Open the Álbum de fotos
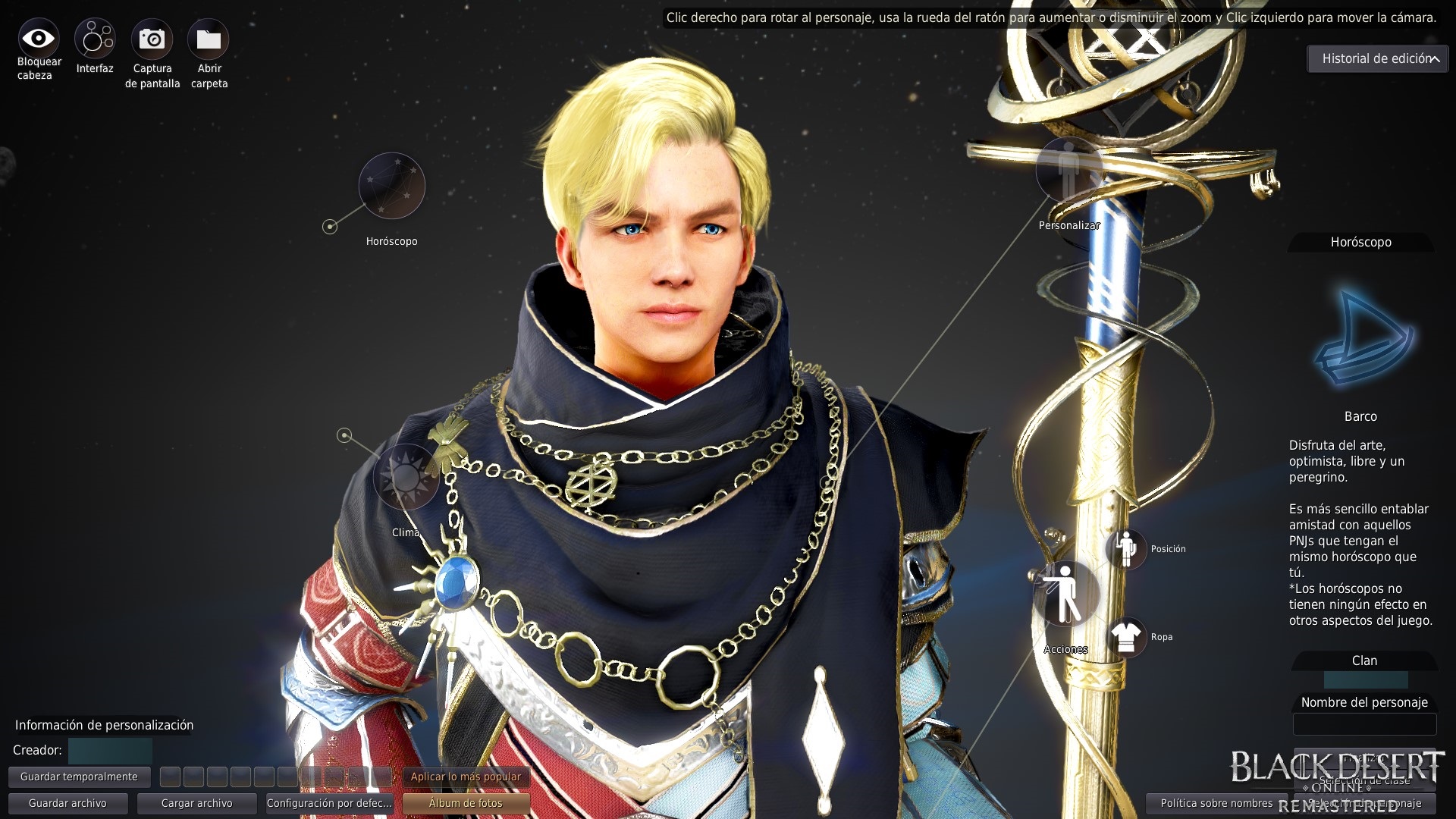 466,802
